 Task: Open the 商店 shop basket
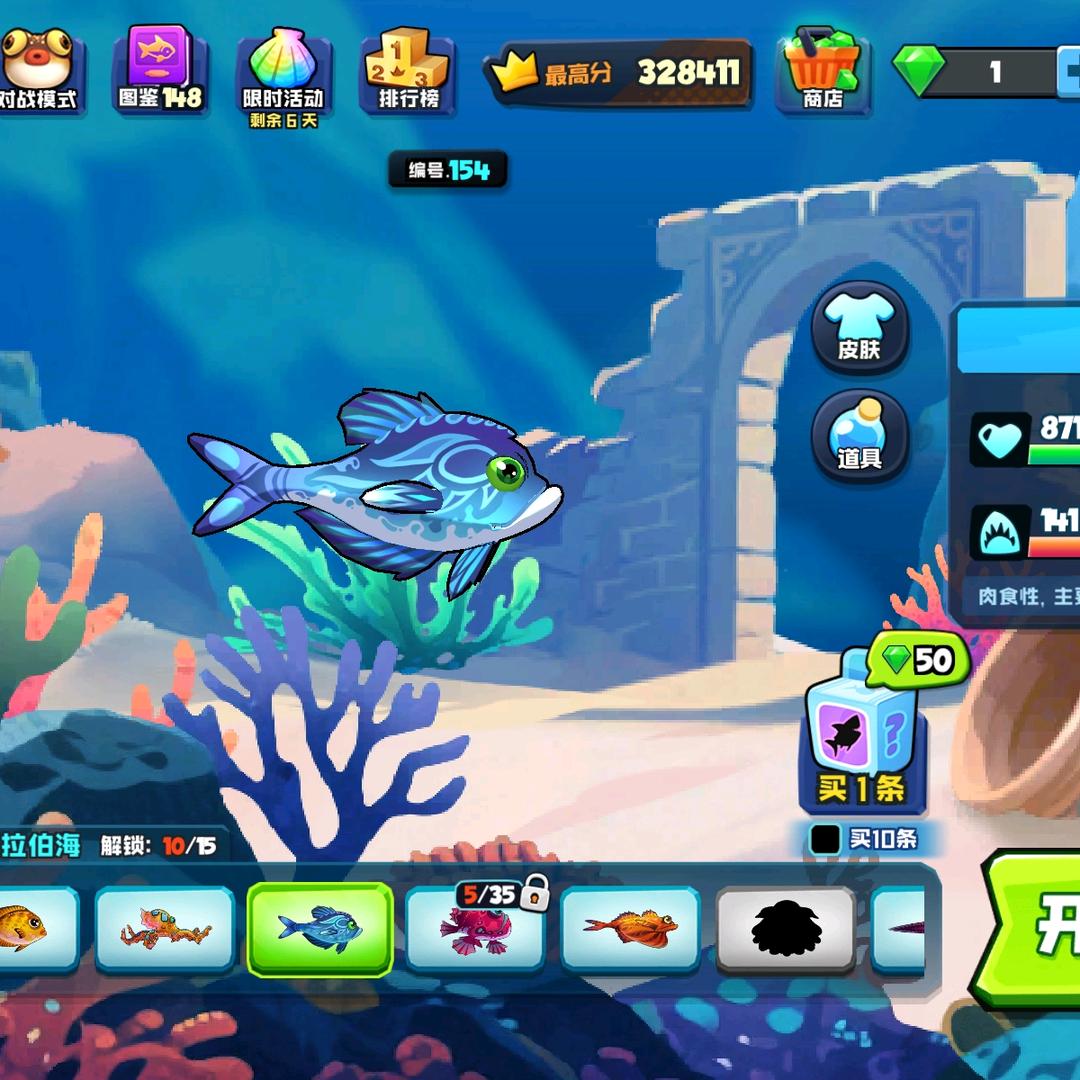823,70
